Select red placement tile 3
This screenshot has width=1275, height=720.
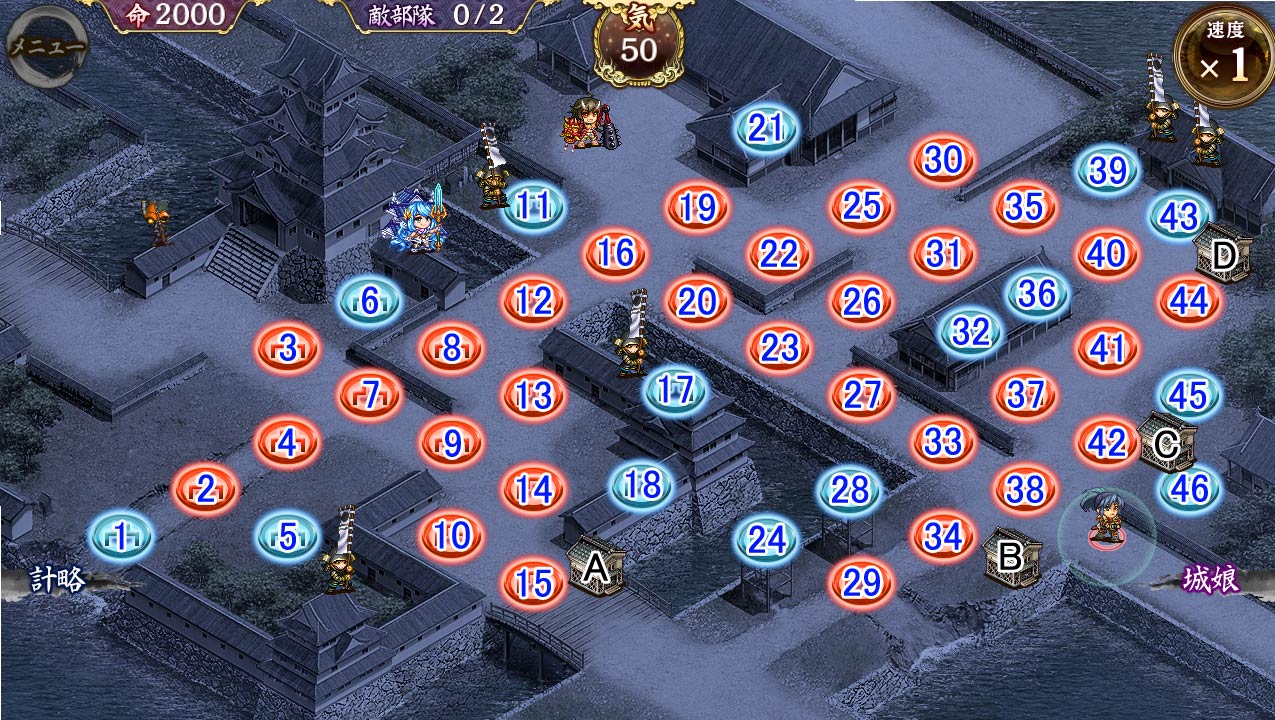(x=288, y=349)
